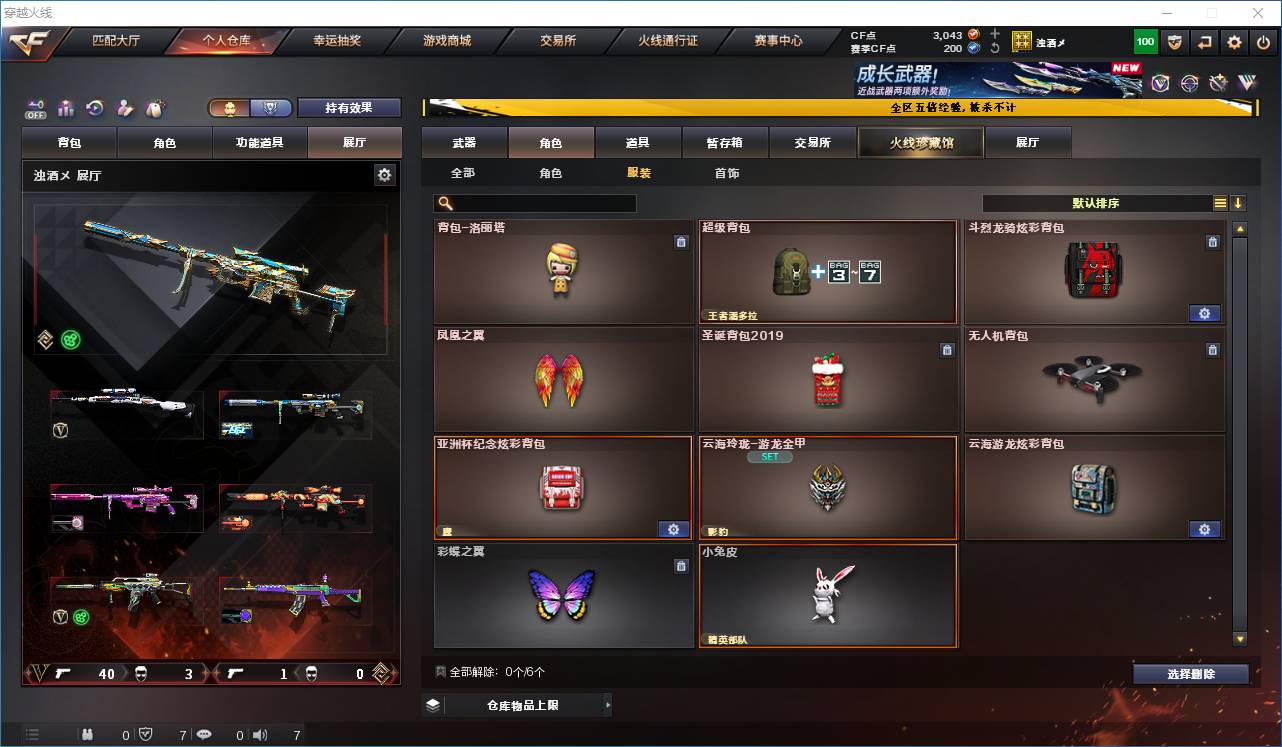Click the repair shield icon near settings

pos(1173,42)
